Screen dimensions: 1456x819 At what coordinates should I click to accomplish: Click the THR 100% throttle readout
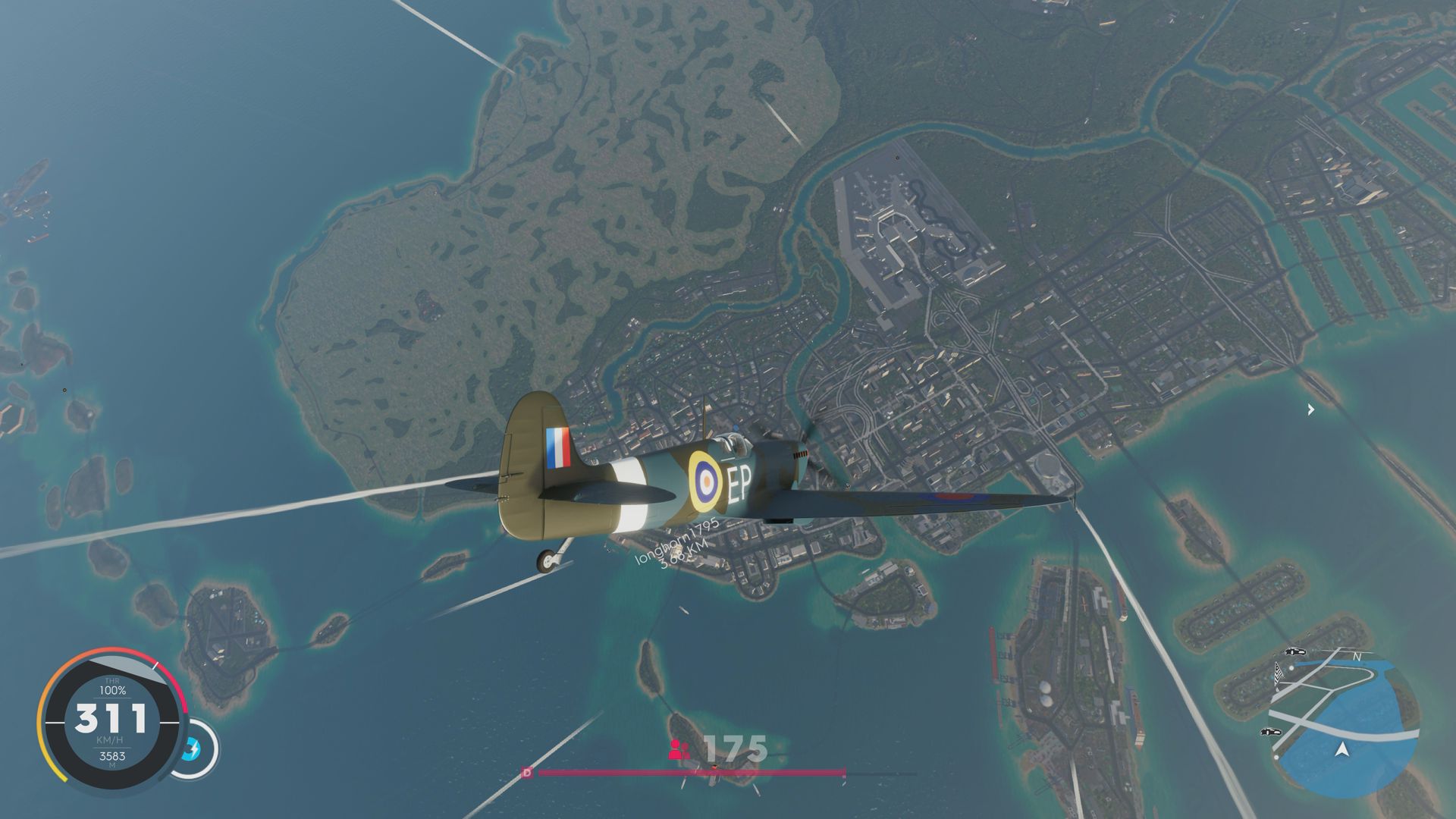(x=112, y=686)
